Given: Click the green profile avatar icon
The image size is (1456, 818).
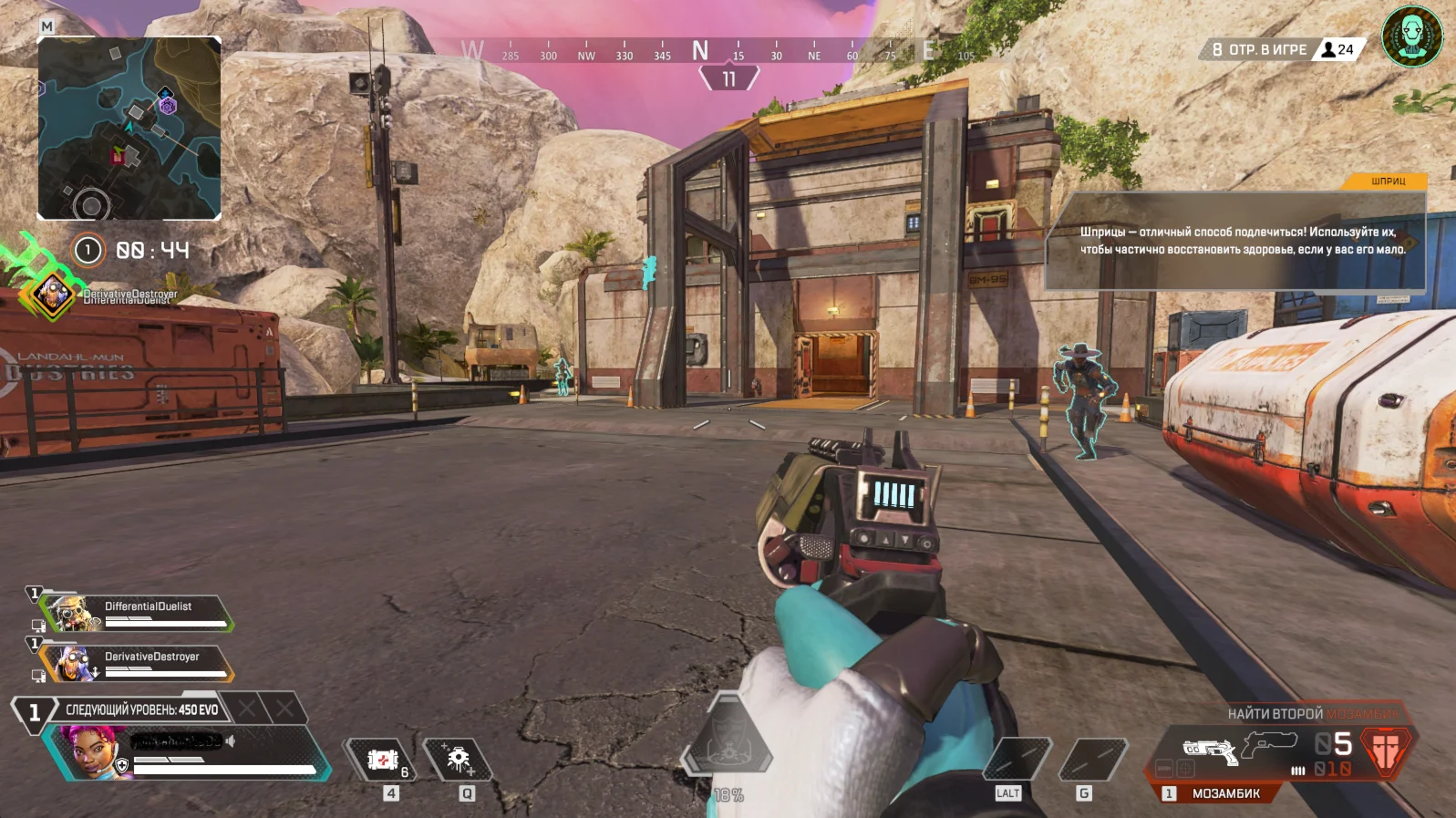Looking at the screenshot, I should click(1411, 36).
